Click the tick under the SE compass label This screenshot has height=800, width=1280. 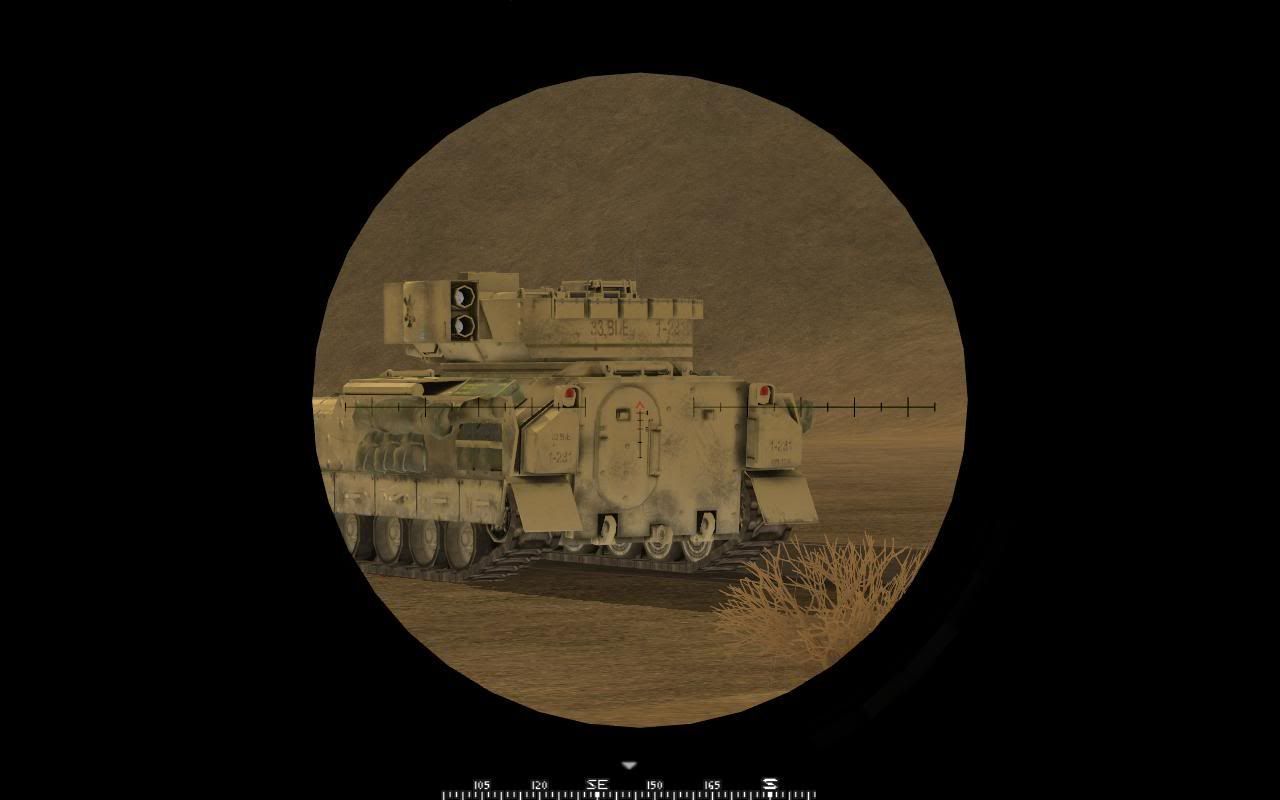click(x=599, y=793)
